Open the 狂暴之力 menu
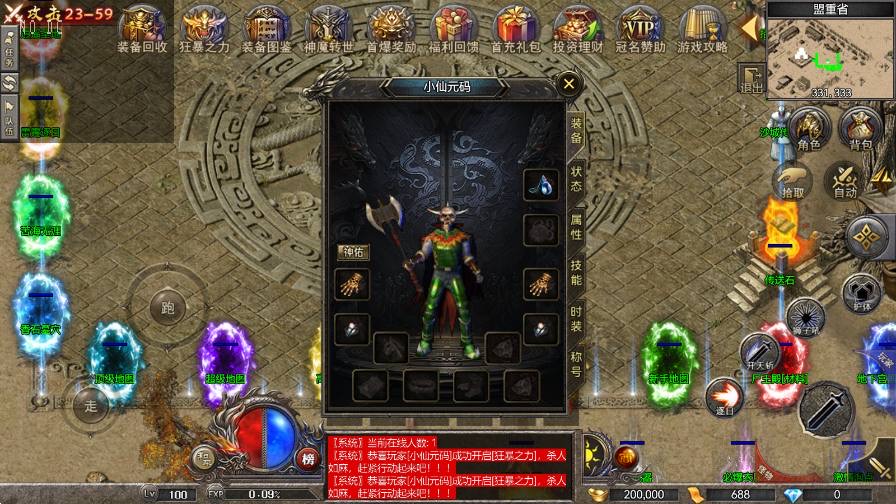This screenshot has height=504, width=896. 204,28
